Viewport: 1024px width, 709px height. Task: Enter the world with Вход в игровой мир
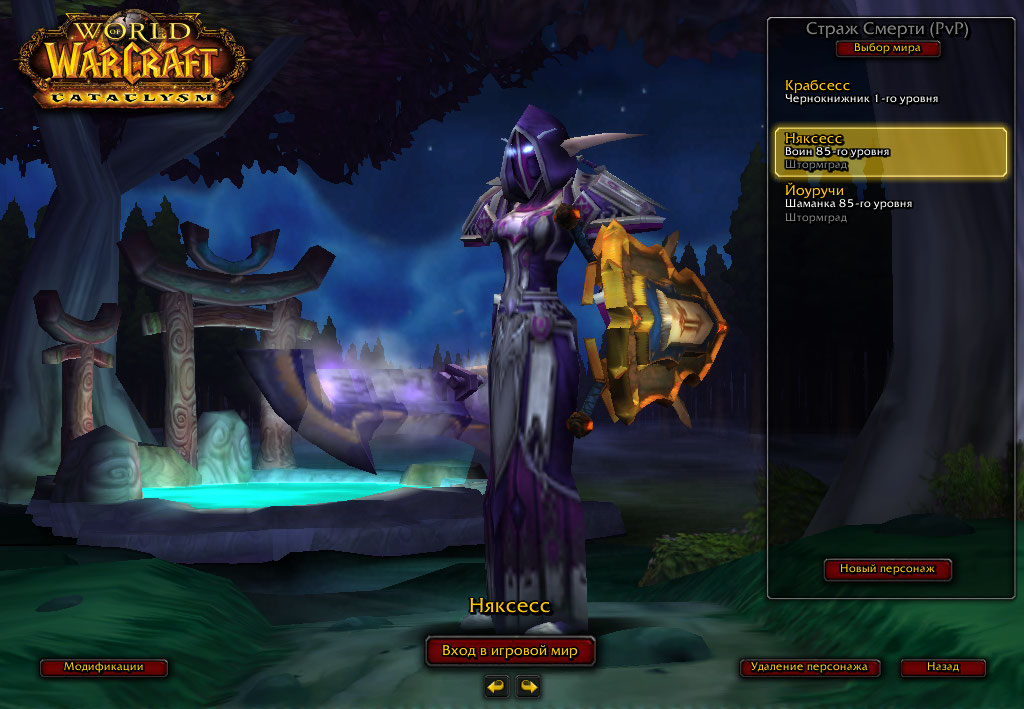tap(510, 651)
